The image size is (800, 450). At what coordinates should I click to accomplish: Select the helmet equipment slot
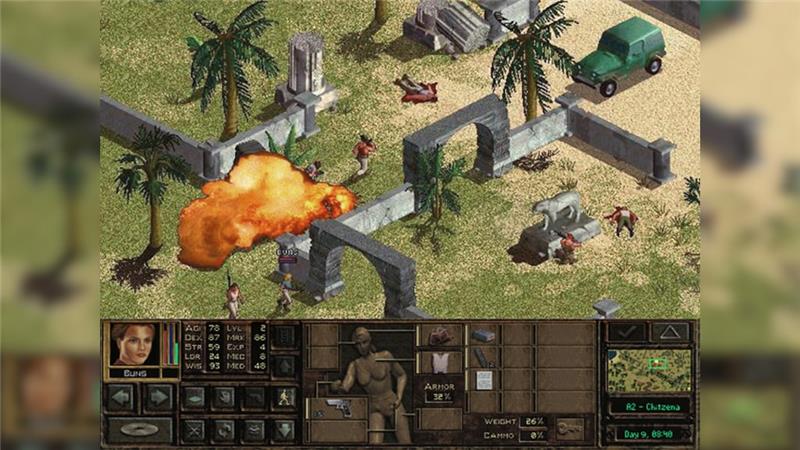(440, 335)
